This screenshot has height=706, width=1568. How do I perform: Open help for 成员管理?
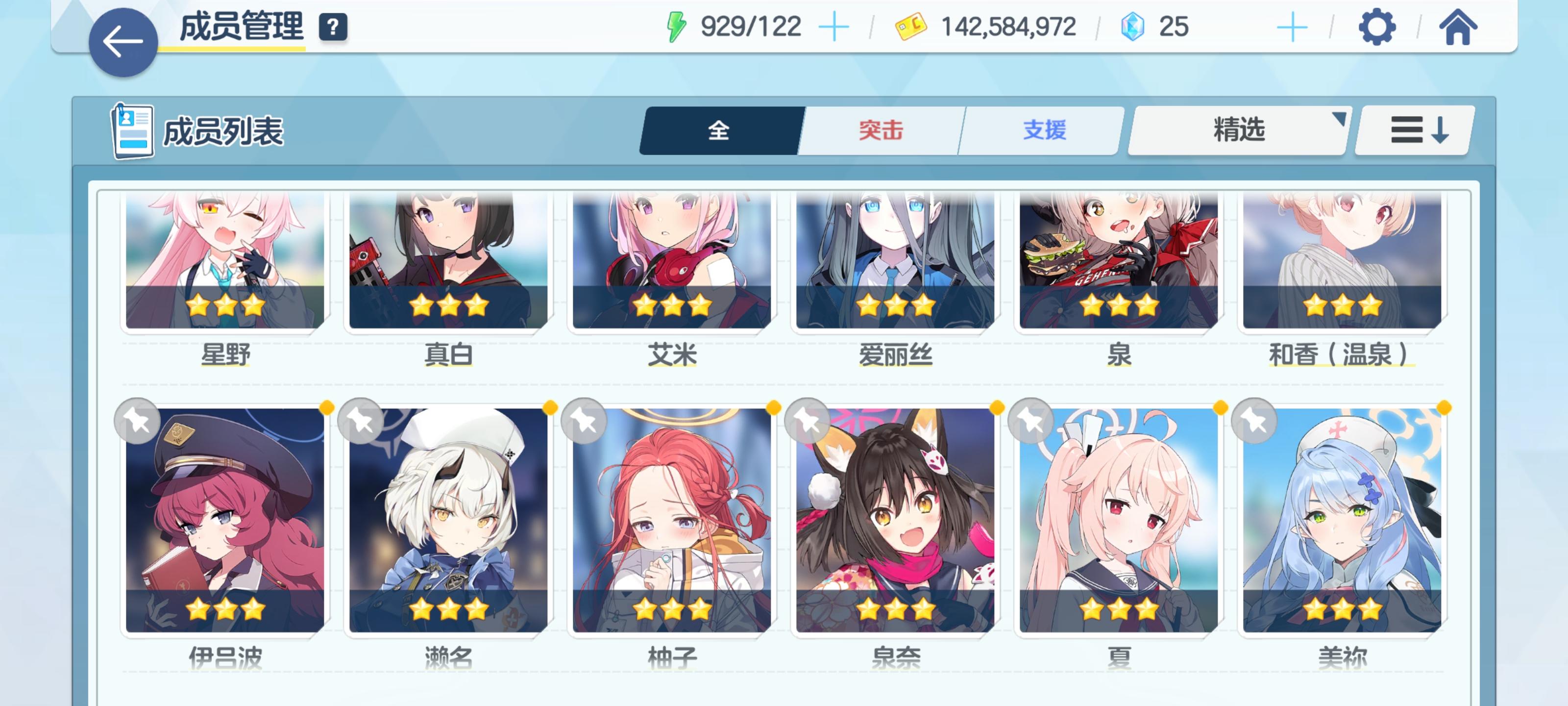[332, 26]
